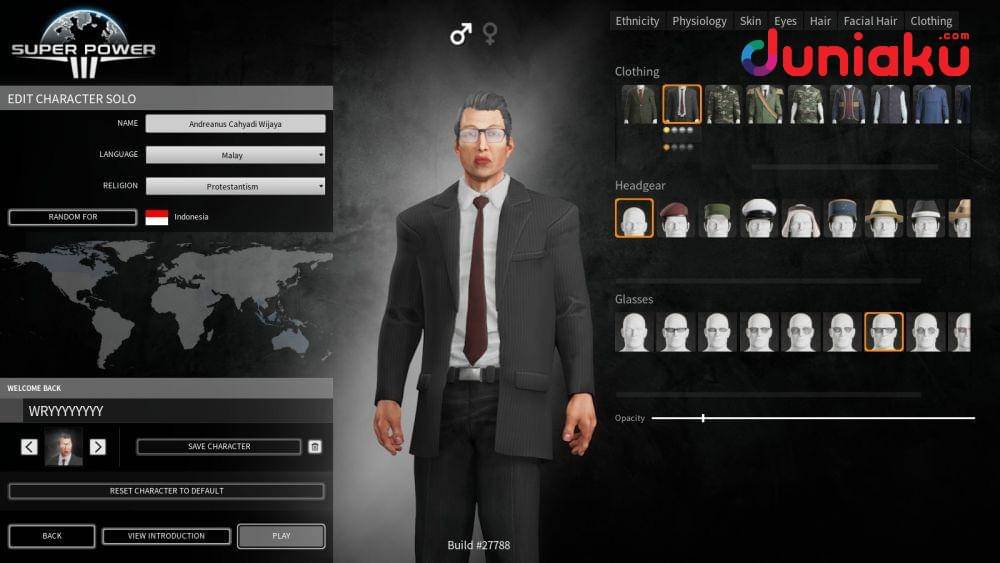Choose the red beret headgear
The image size is (1000, 563).
click(676, 218)
